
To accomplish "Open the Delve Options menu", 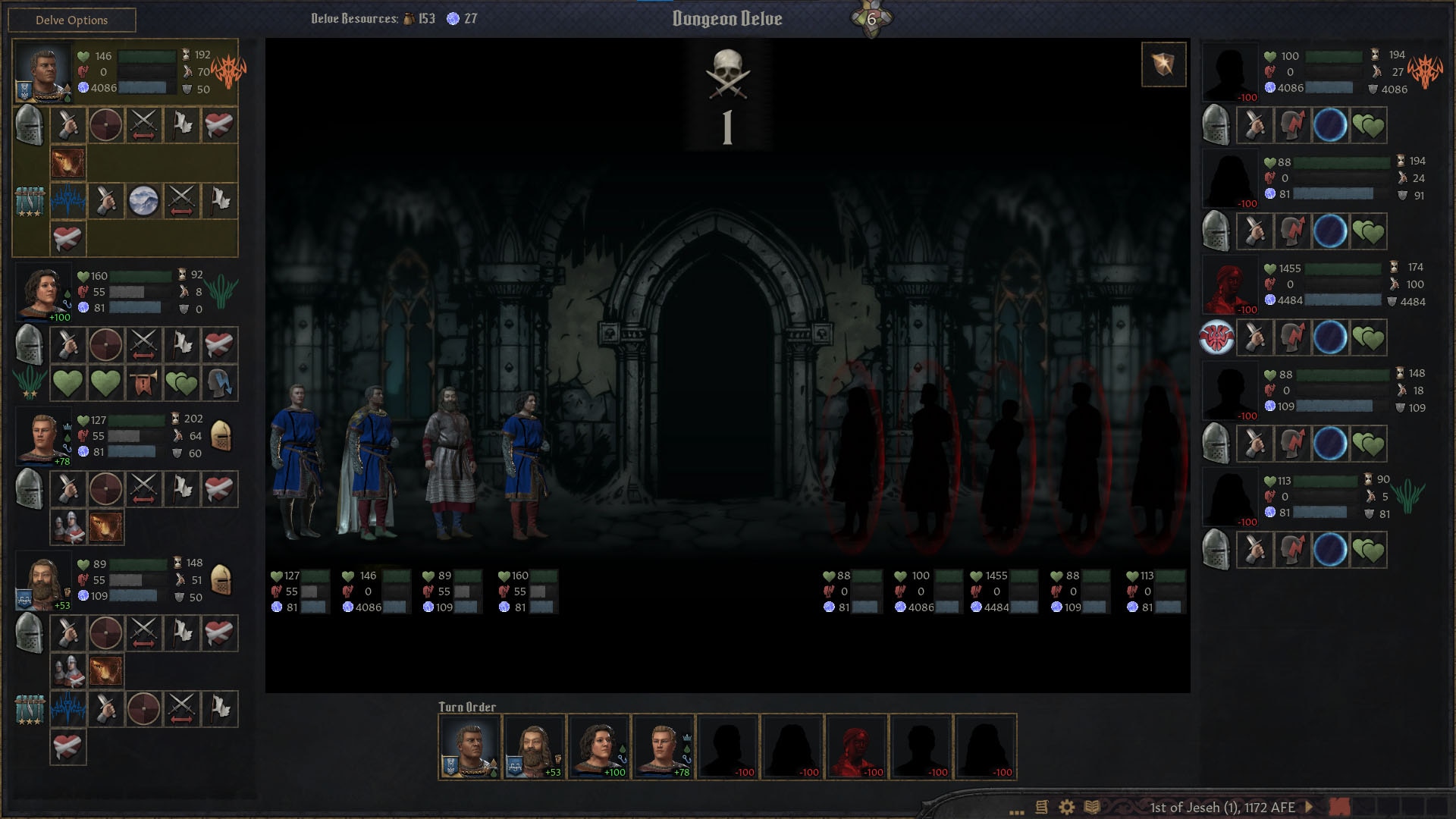I will coord(72,20).
